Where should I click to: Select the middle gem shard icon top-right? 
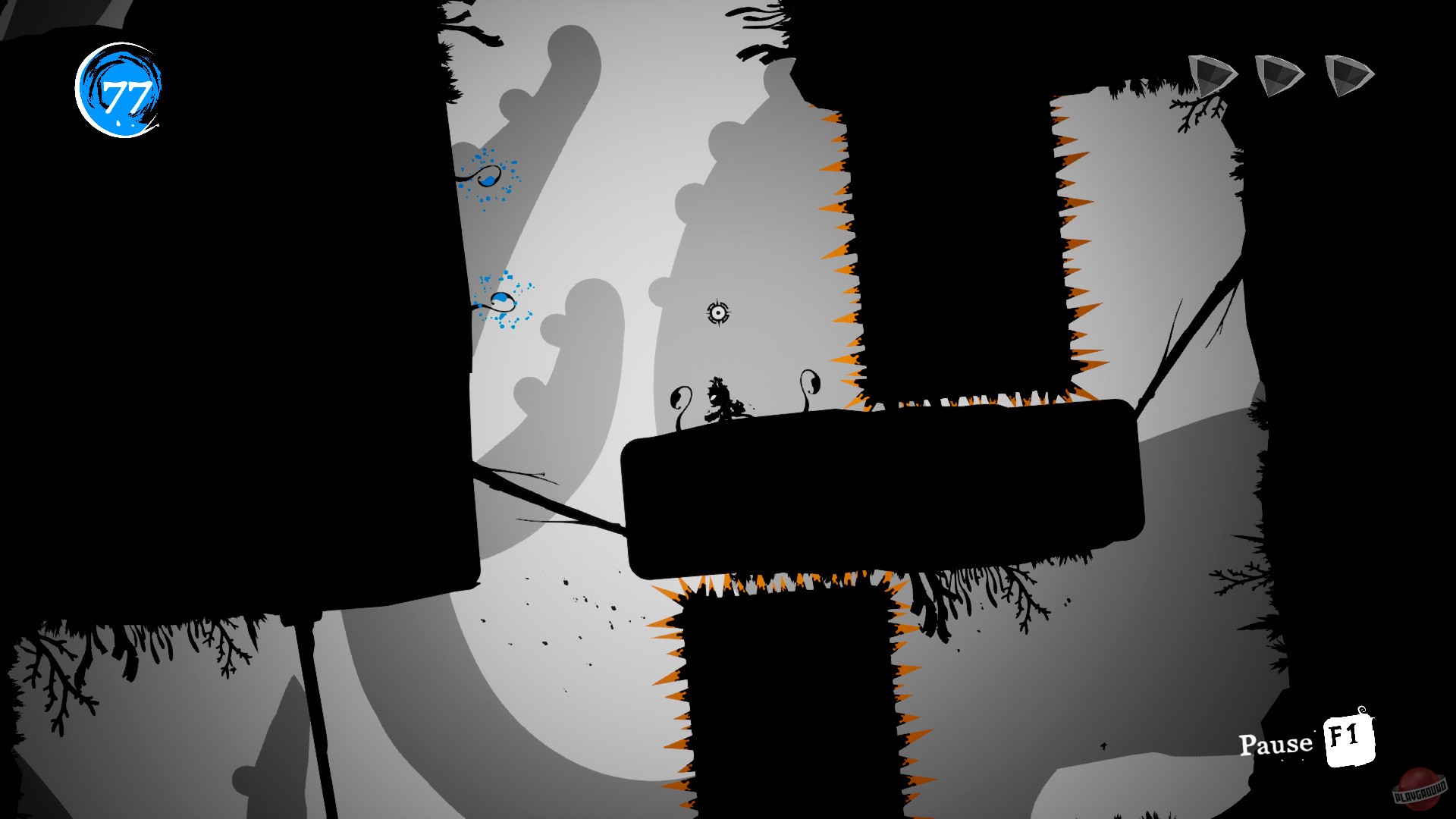coord(1277,74)
